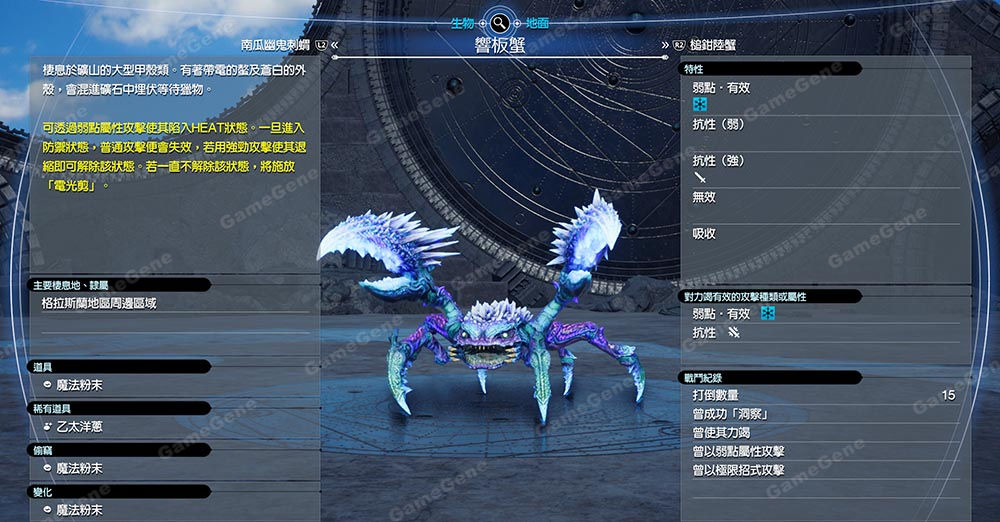Screen dimensions: 1000x522
Task: Go to next entry 槌鉗陸蟹
Action: [714, 45]
